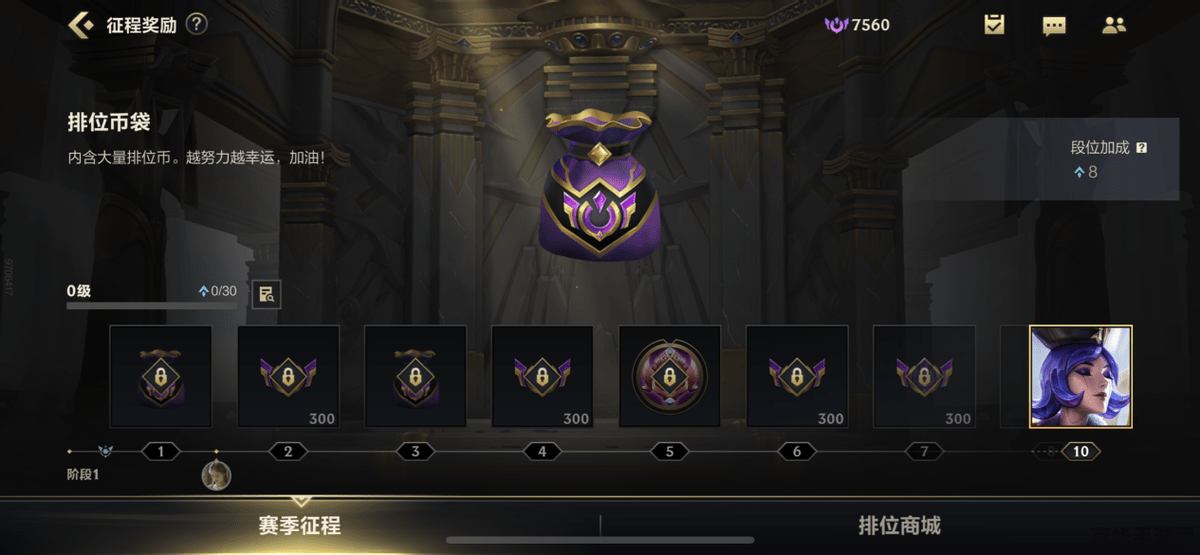Open the level details magnifier button
The width and height of the screenshot is (1200, 555).
pos(266,293)
